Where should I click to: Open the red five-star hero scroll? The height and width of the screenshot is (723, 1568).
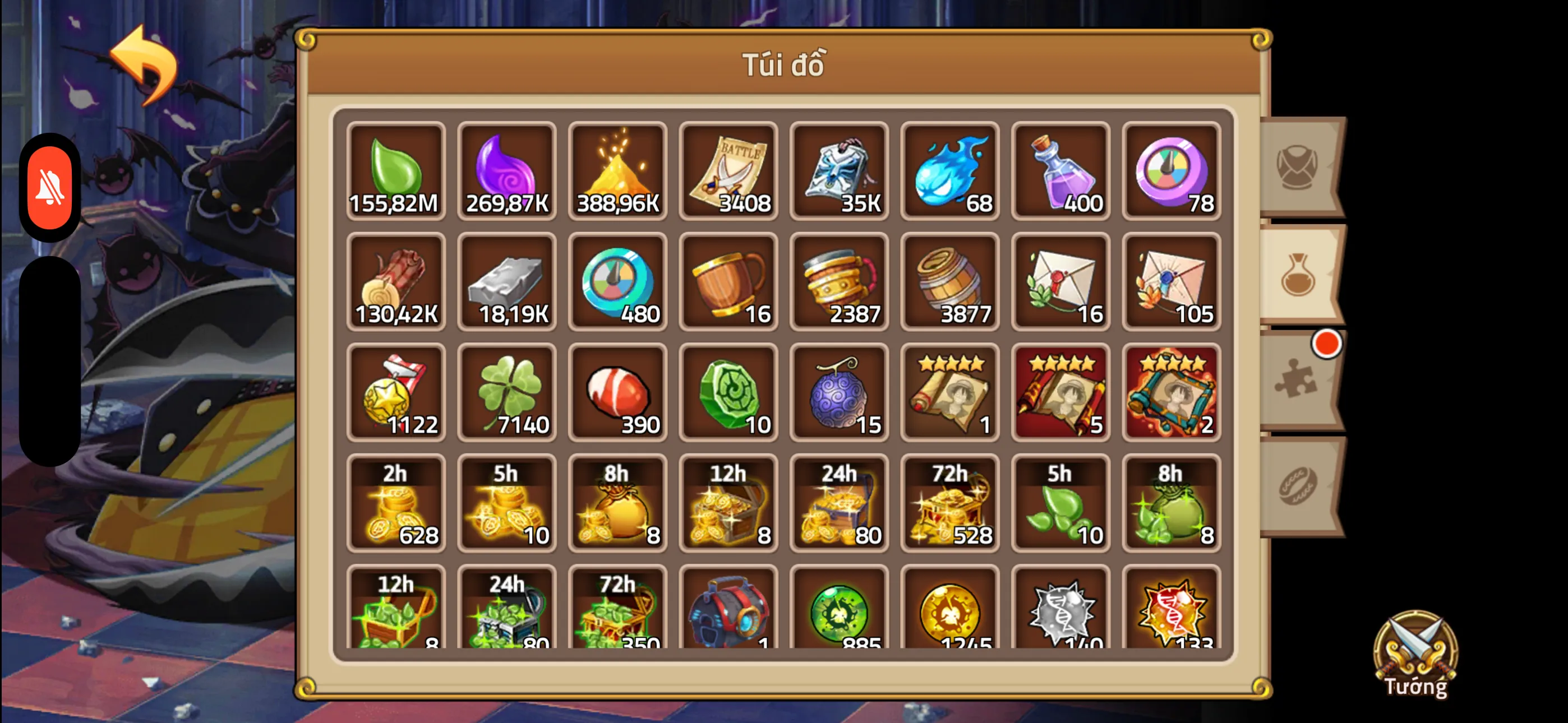(1060, 394)
